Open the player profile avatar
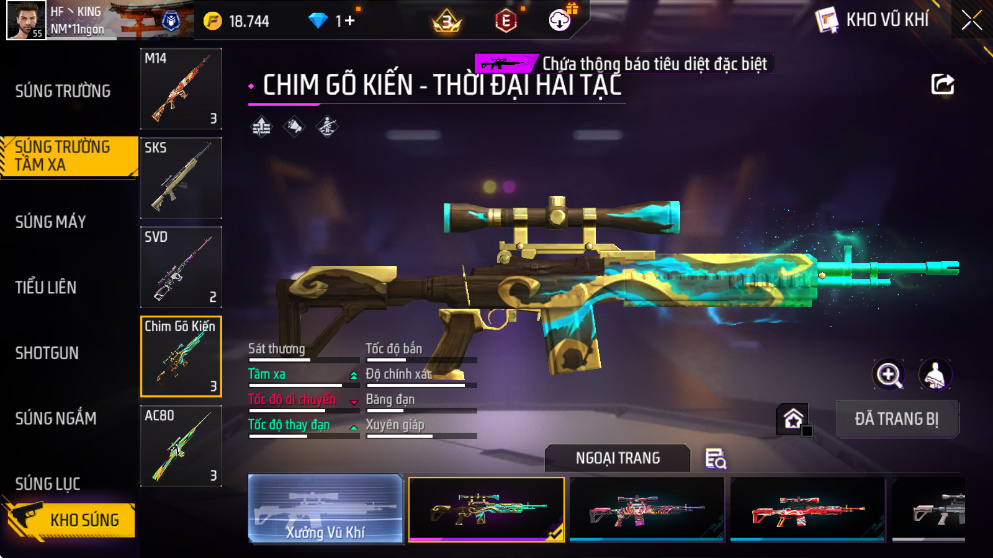This screenshot has width=993, height=558. [x=26, y=20]
